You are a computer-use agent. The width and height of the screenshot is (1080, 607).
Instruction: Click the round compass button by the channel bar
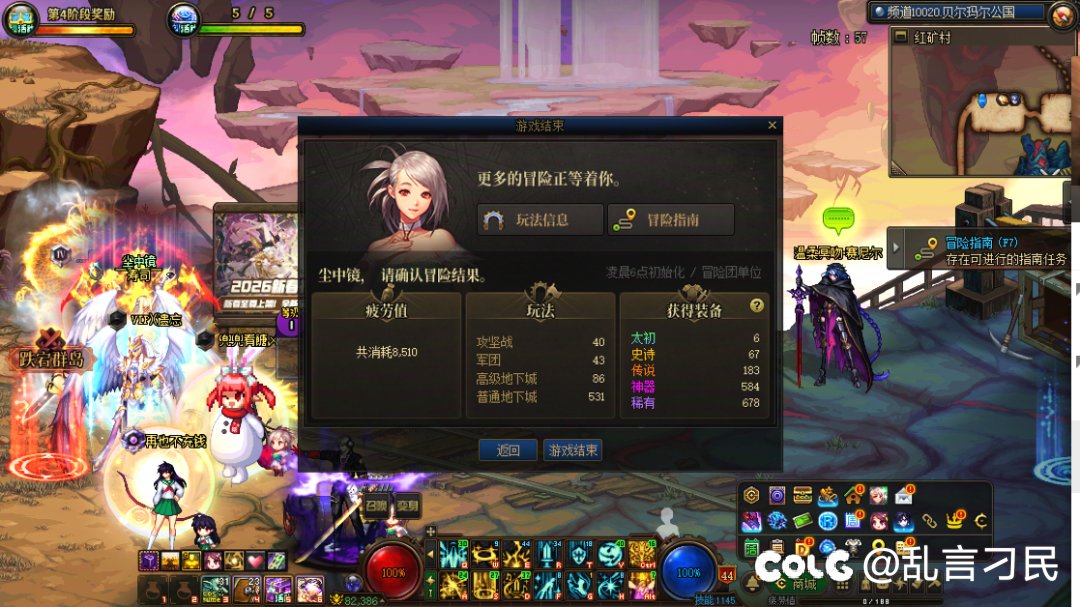pos(1061,14)
